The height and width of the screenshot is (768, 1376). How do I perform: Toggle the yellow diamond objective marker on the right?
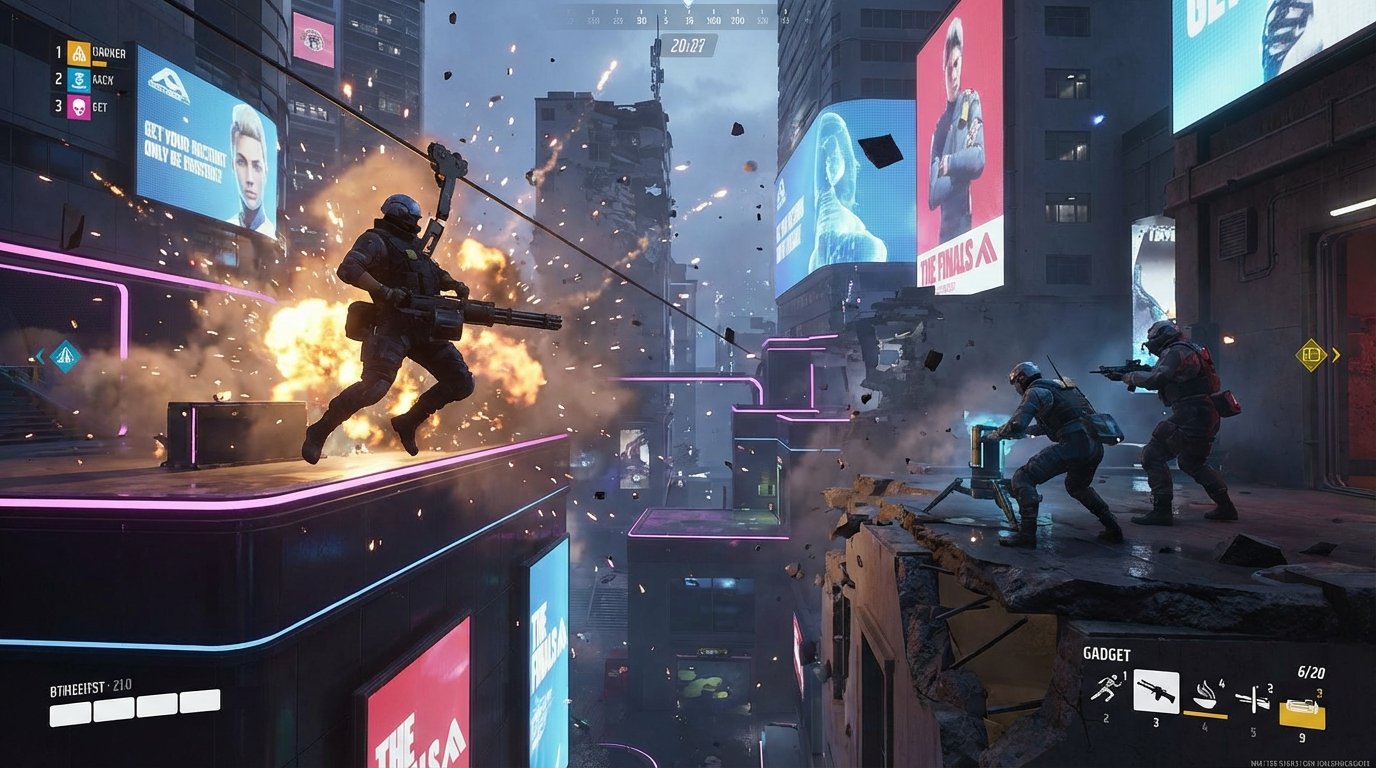(1309, 354)
